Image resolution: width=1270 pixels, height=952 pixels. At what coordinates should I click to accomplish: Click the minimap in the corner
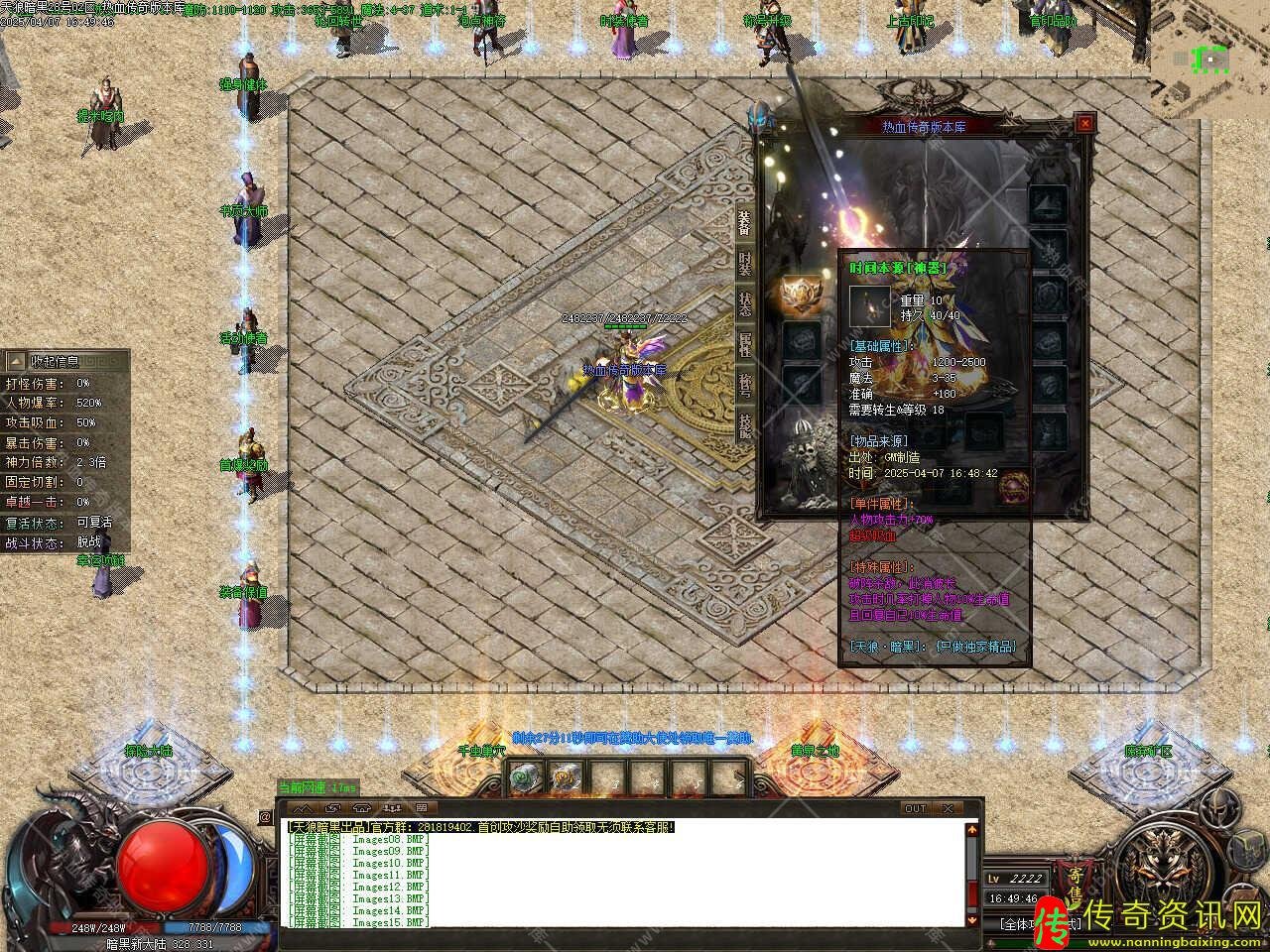pos(1209,59)
